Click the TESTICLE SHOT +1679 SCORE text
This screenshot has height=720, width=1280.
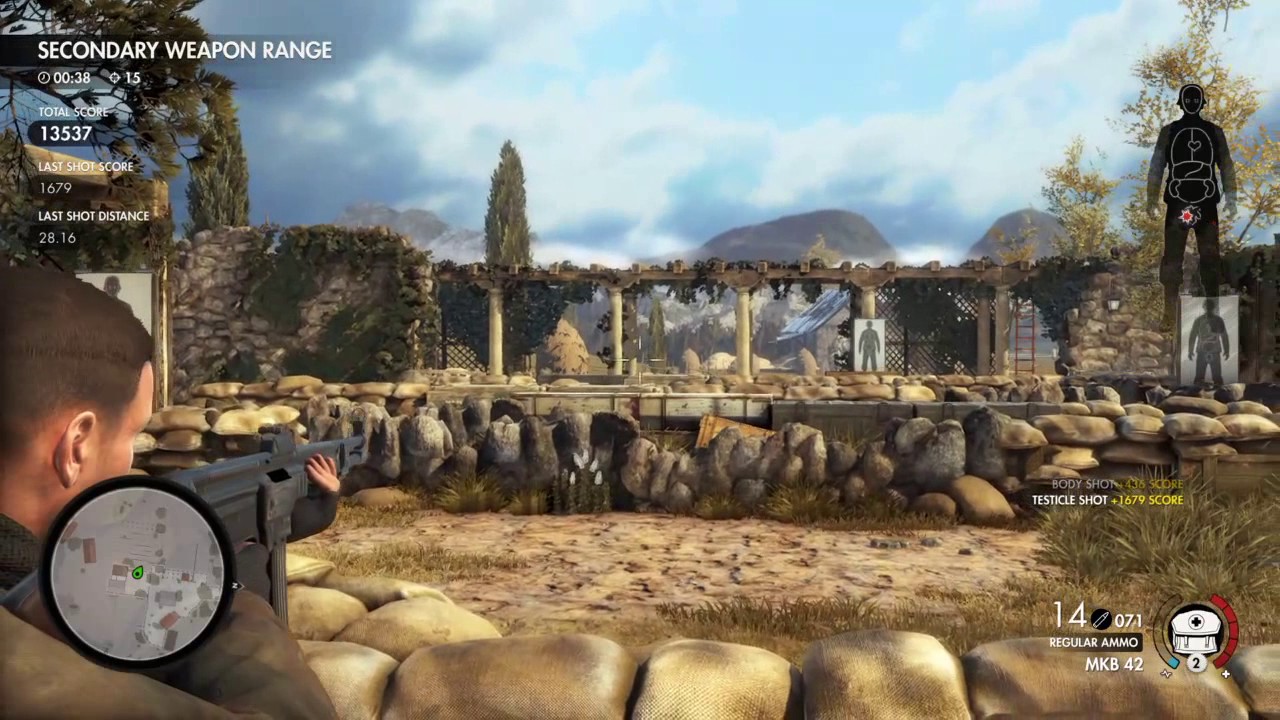1108,499
